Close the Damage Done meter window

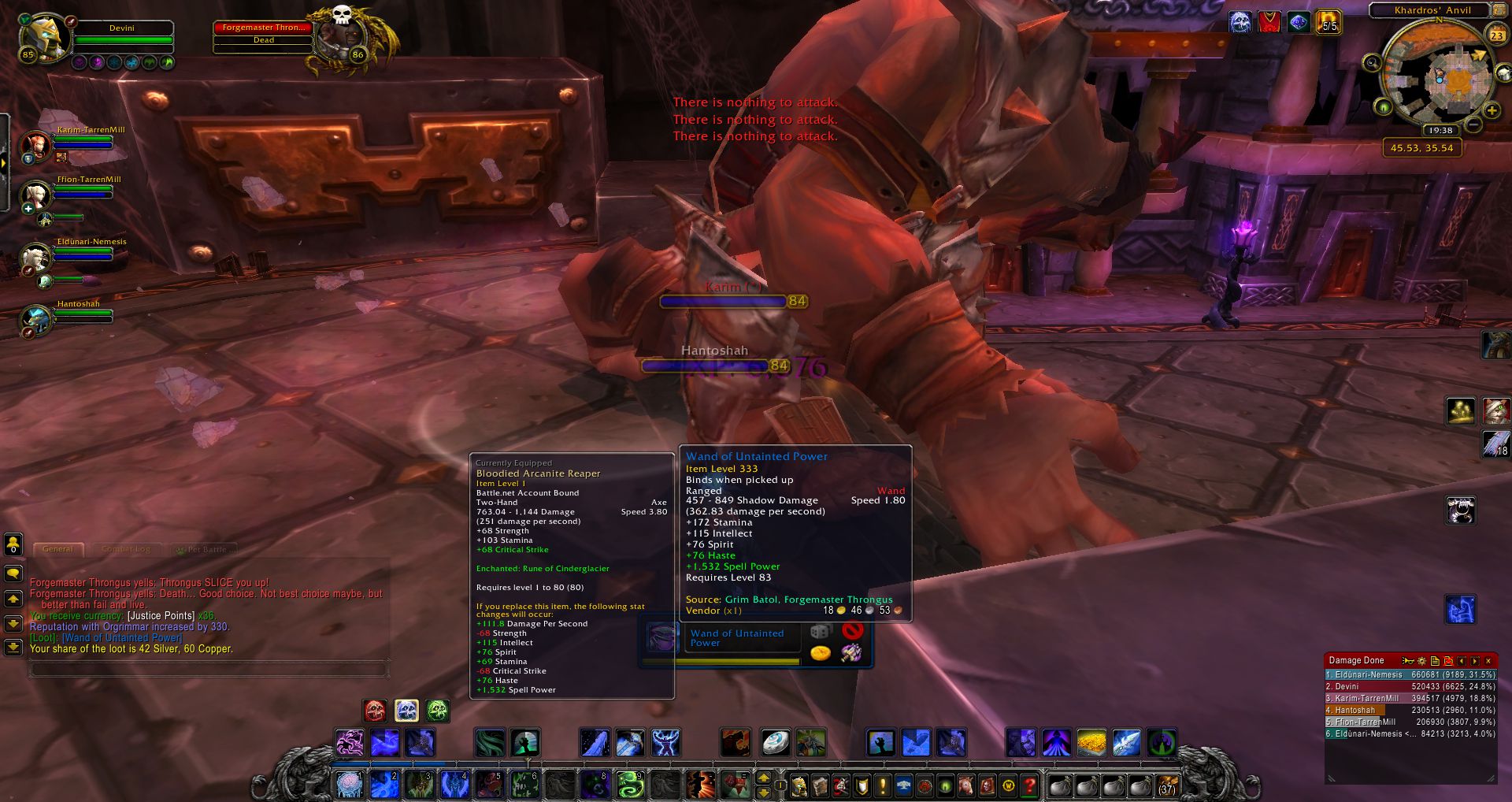pyautogui.click(x=1488, y=661)
